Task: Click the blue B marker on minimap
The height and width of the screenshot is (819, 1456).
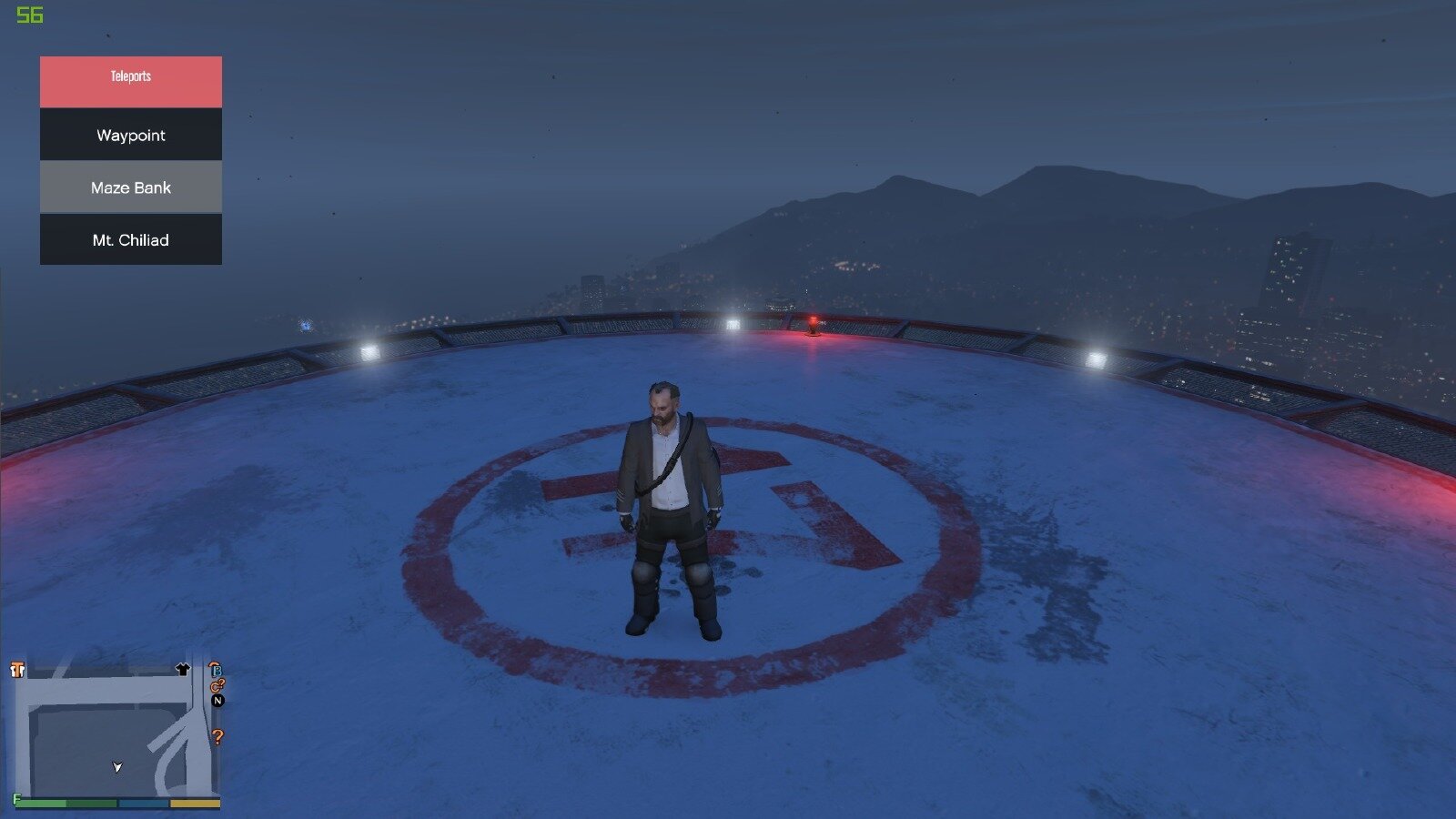Action: click(216, 670)
